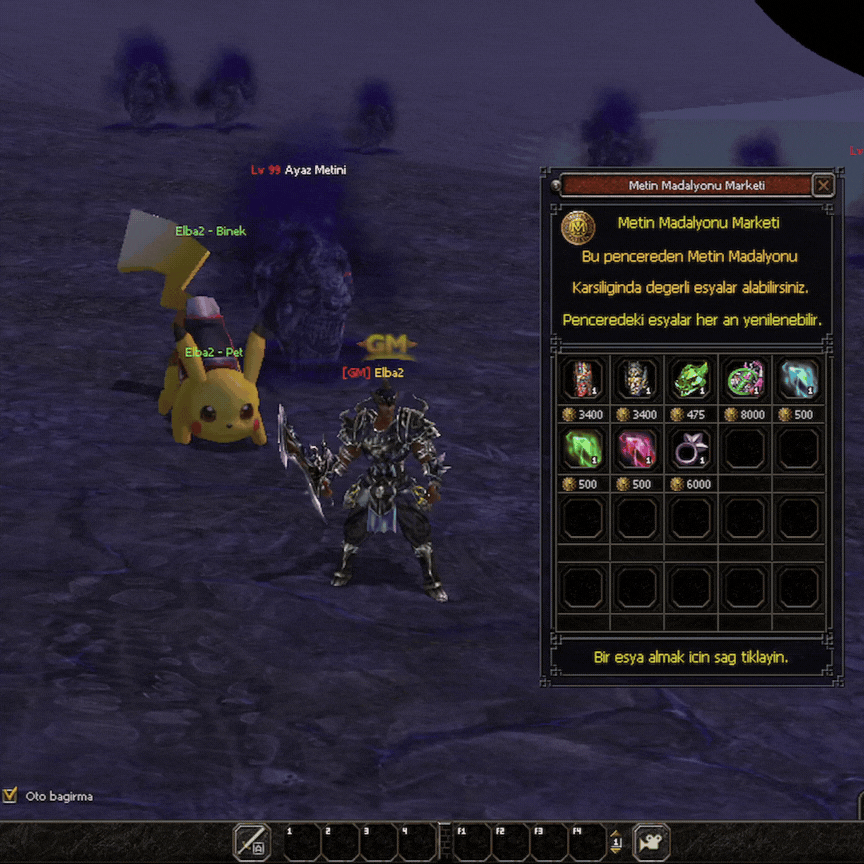Pick the ring item costing 6000

tap(691, 448)
